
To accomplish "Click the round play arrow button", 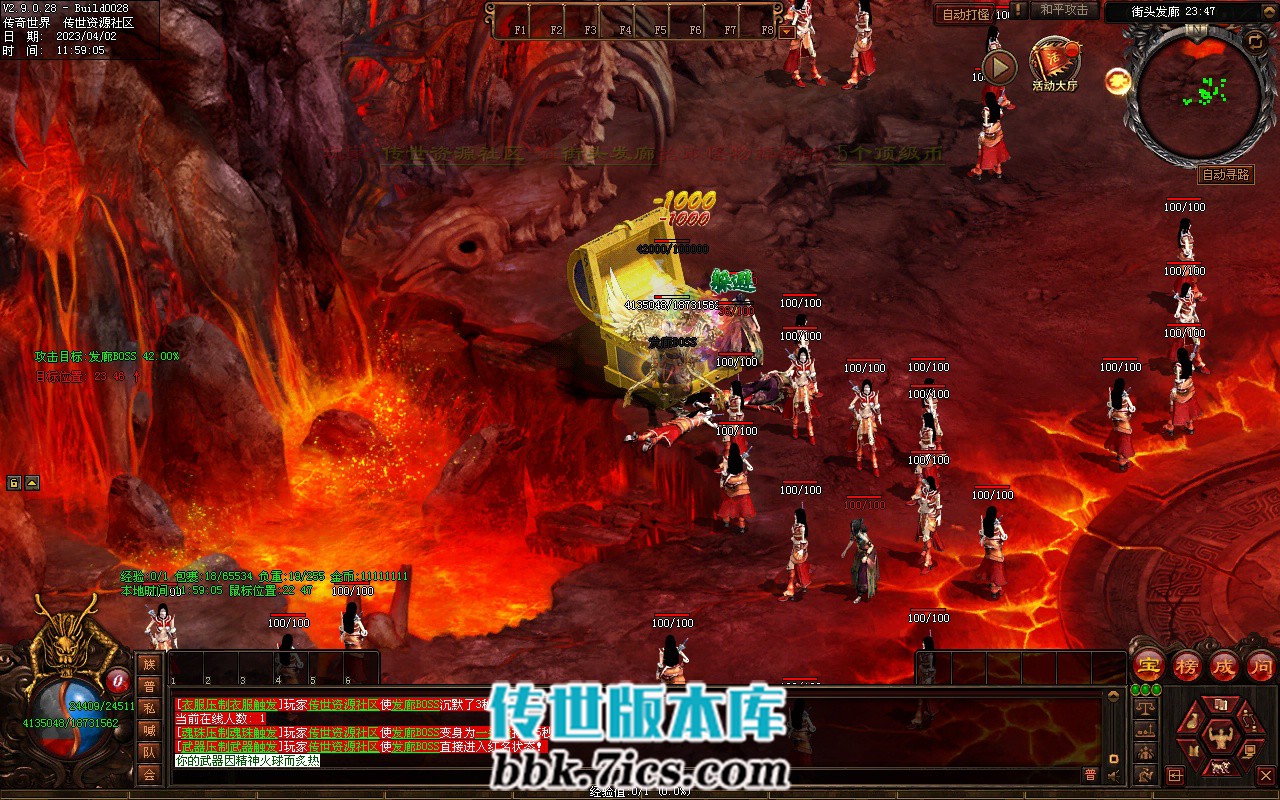I will pos(998,67).
